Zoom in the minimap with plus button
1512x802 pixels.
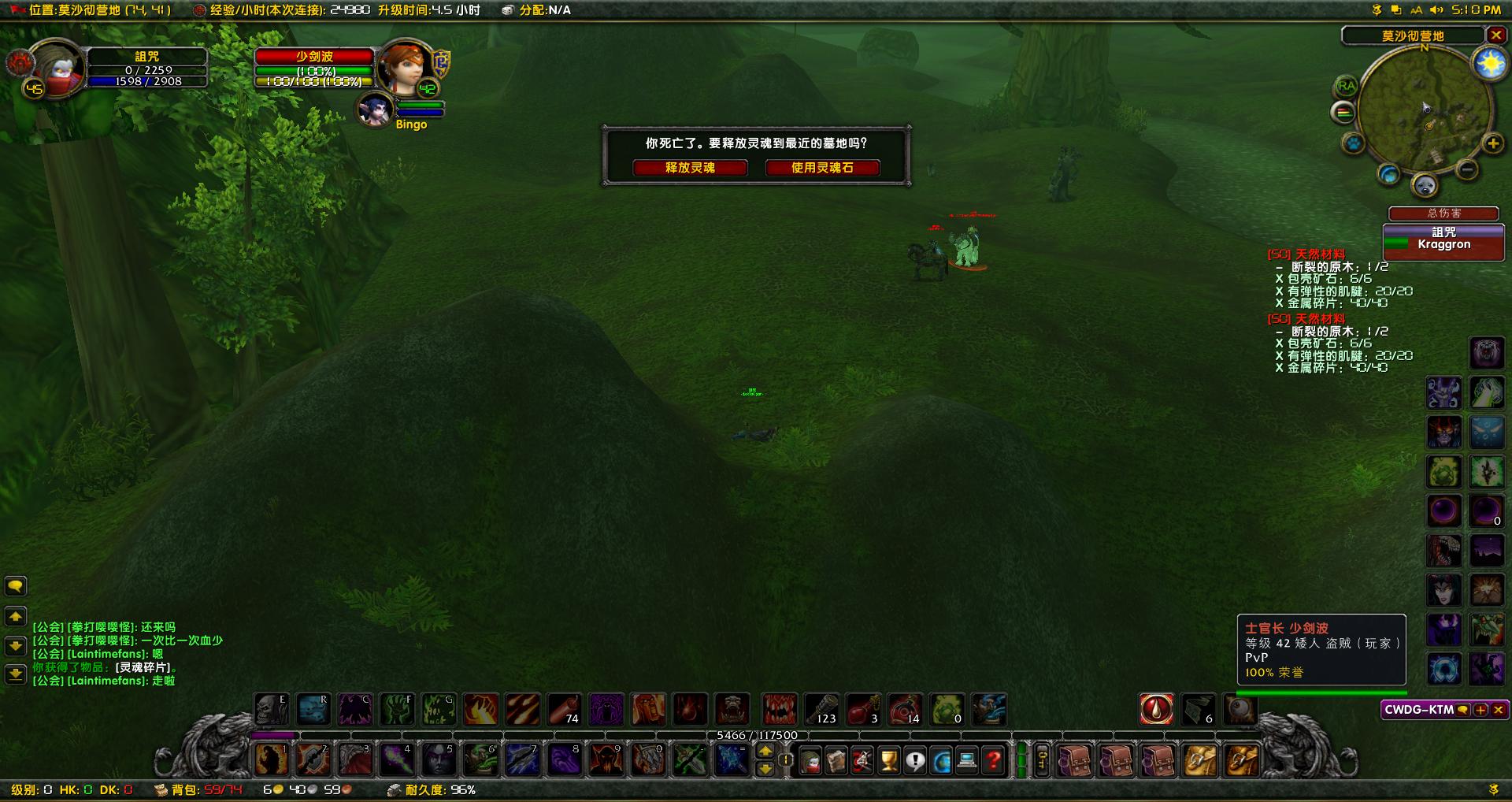[x=1492, y=143]
